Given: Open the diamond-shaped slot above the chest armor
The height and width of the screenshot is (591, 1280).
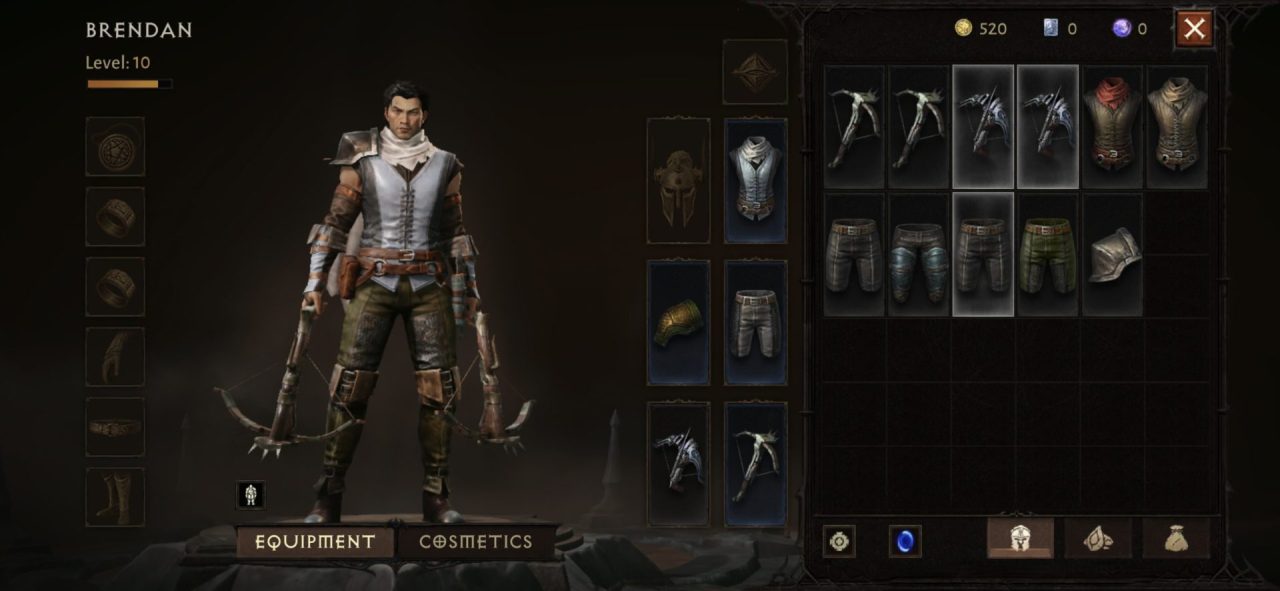Looking at the screenshot, I should [x=755, y=71].
